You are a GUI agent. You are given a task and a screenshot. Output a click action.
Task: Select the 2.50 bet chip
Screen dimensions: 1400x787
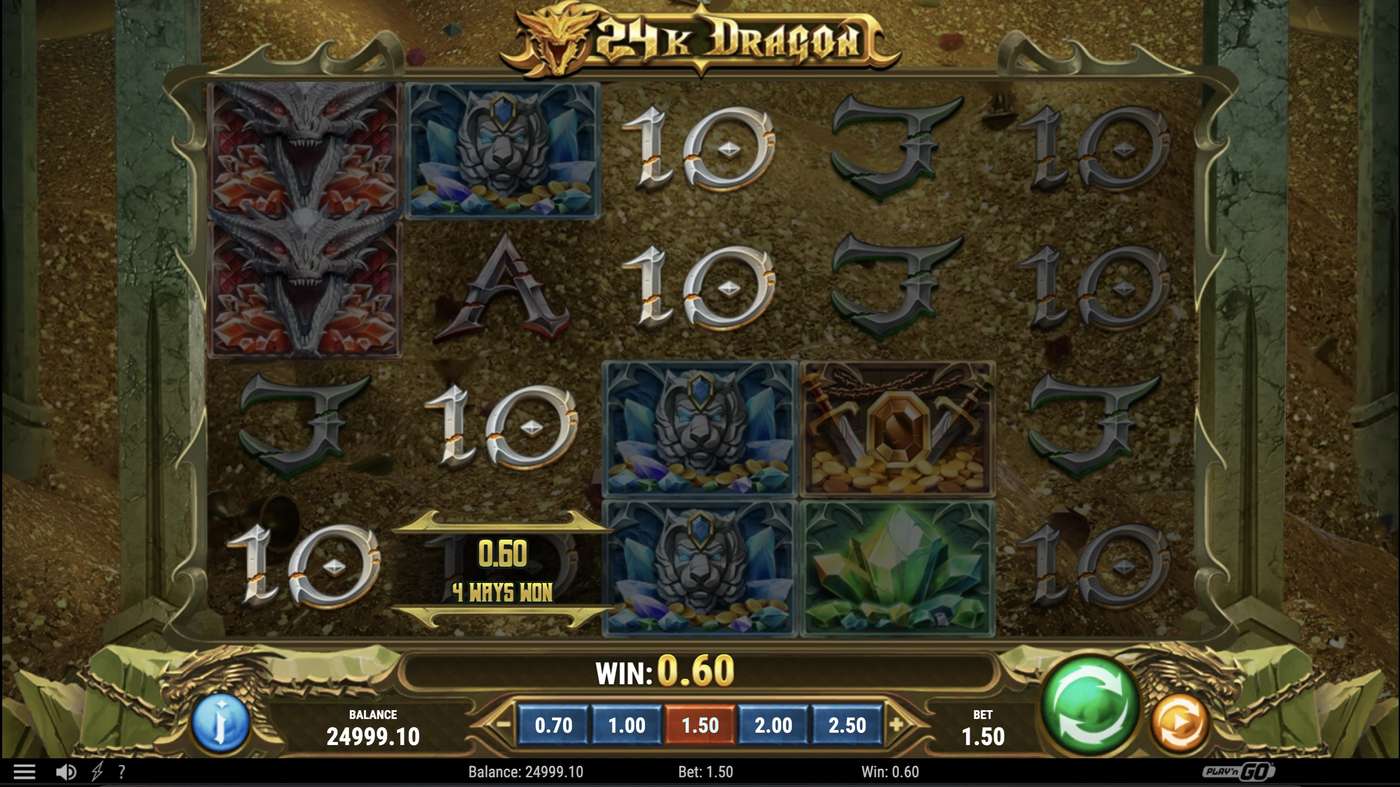(x=846, y=723)
